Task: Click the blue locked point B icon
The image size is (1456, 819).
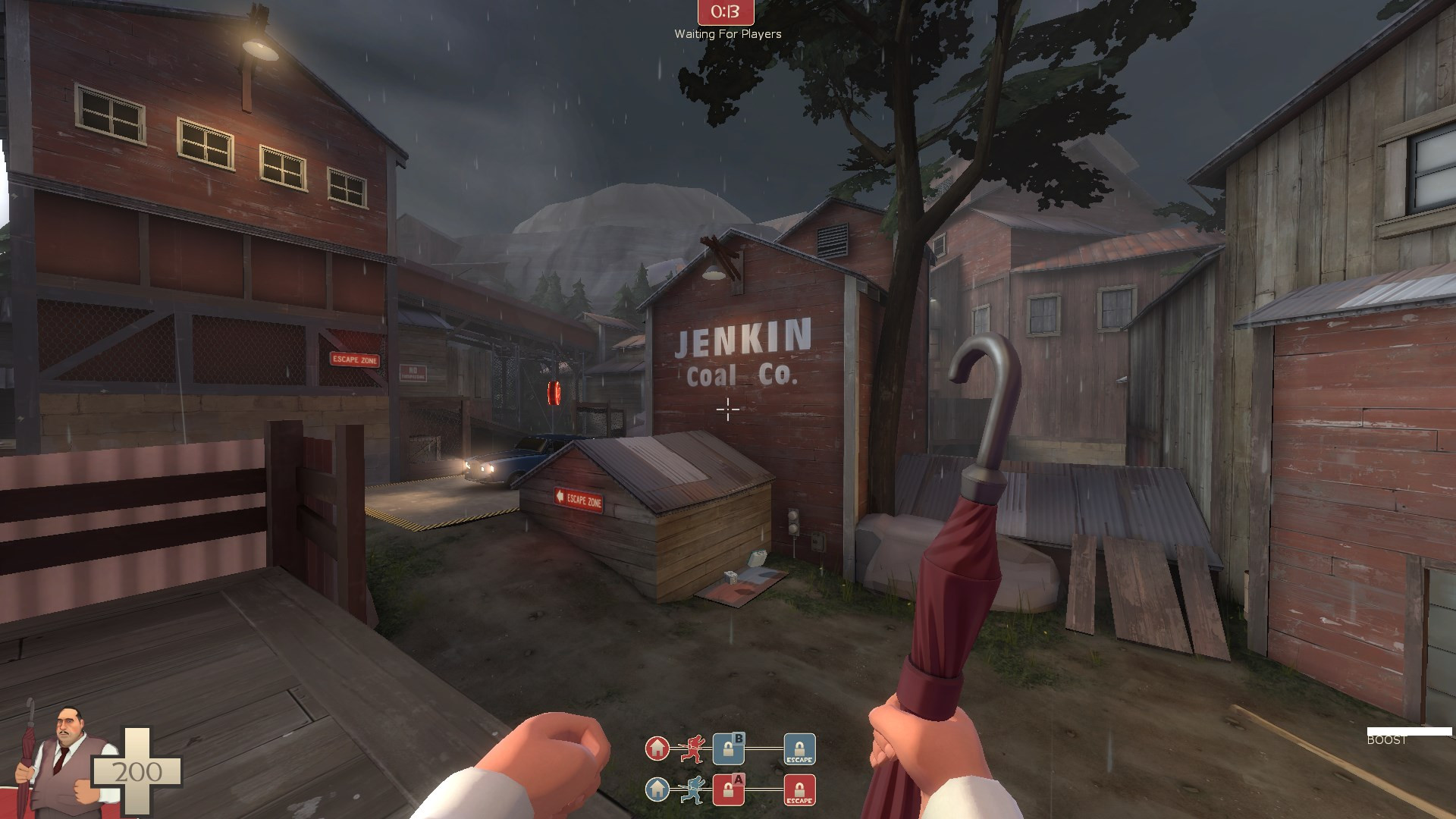Action: coord(728,748)
